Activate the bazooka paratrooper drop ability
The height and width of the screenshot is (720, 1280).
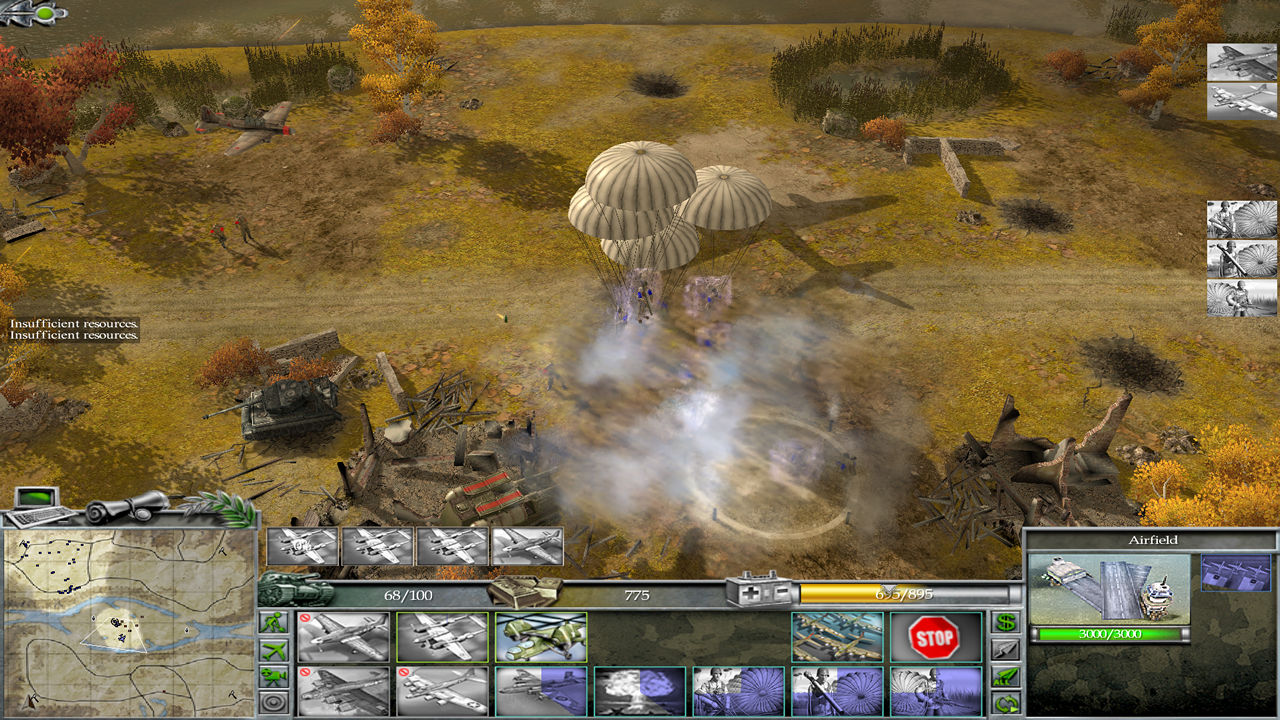tap(836, 691)
